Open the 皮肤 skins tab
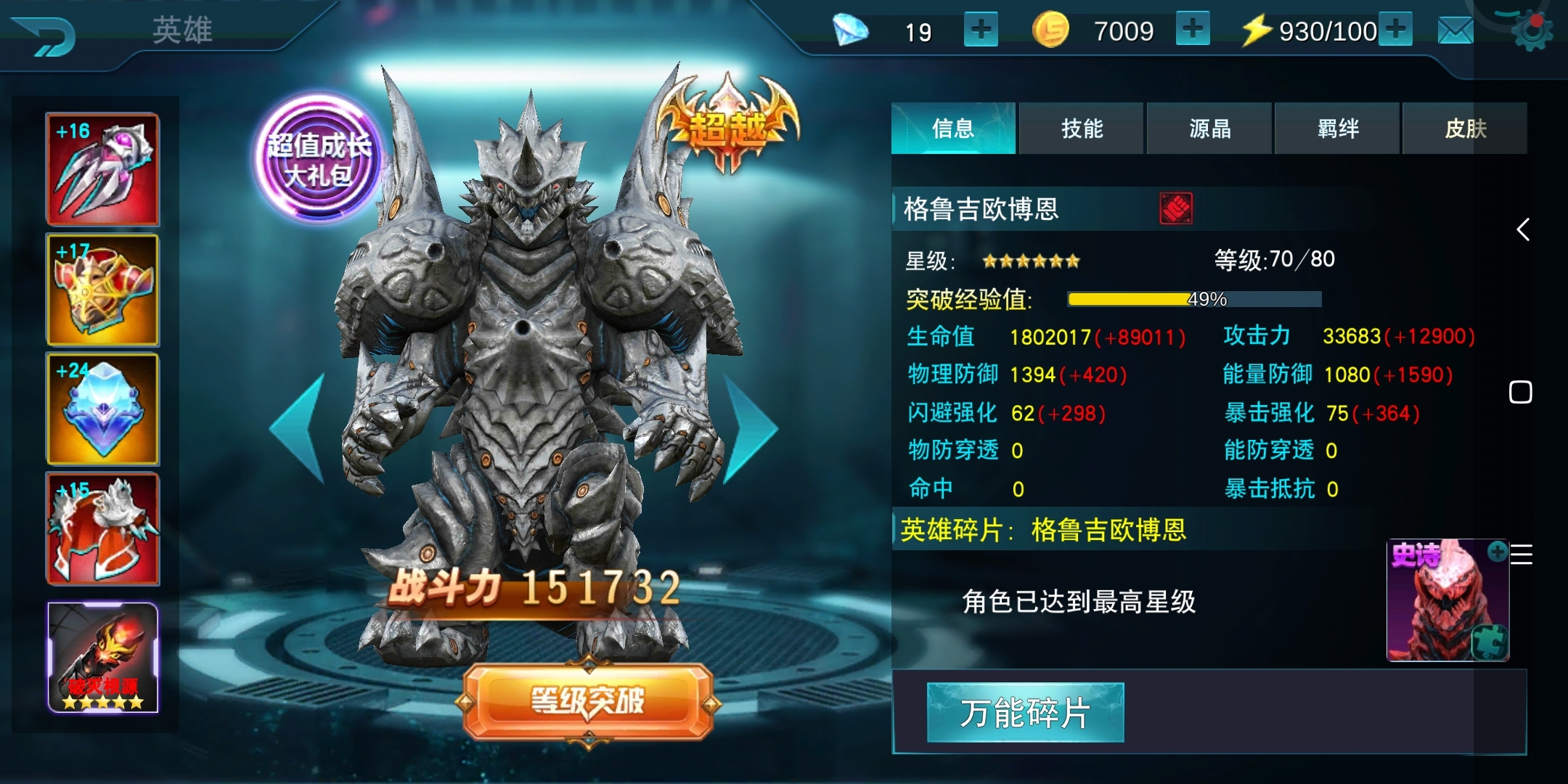This screenshot has height=784, width=1568. [1465, 128]
